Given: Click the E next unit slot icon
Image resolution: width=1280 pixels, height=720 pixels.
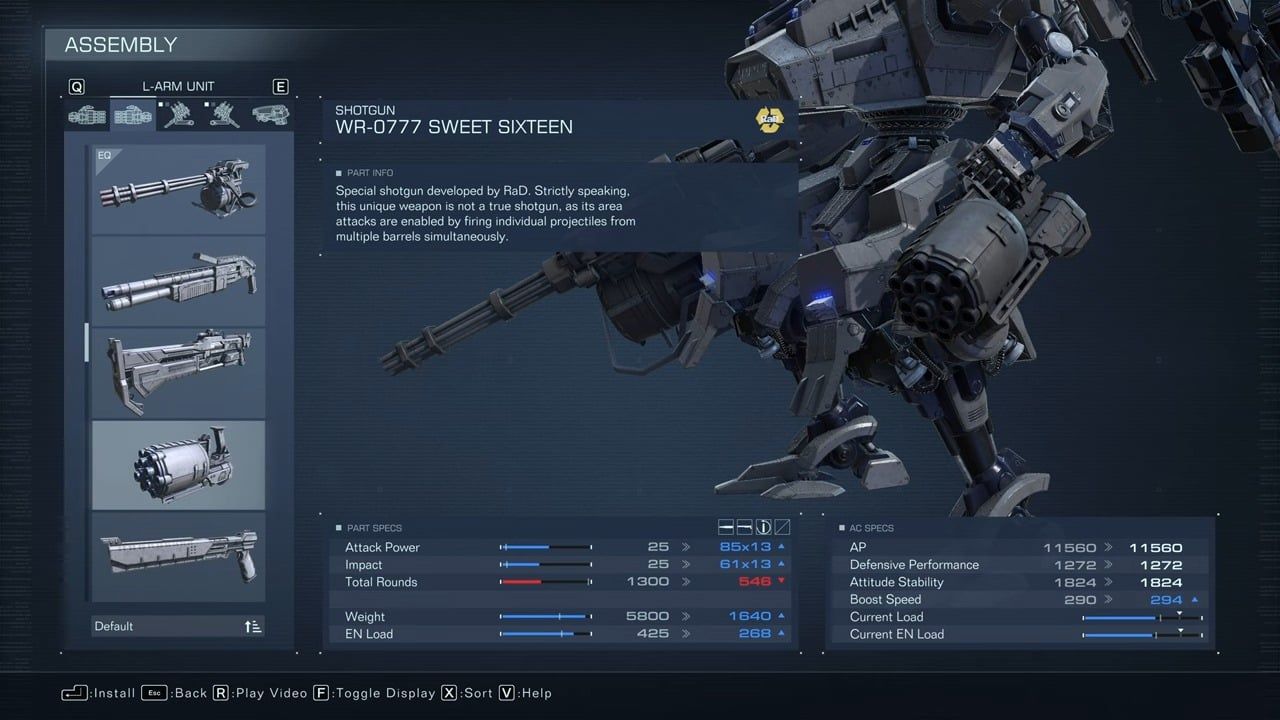Looking at the screenshot, I should 280,86.
